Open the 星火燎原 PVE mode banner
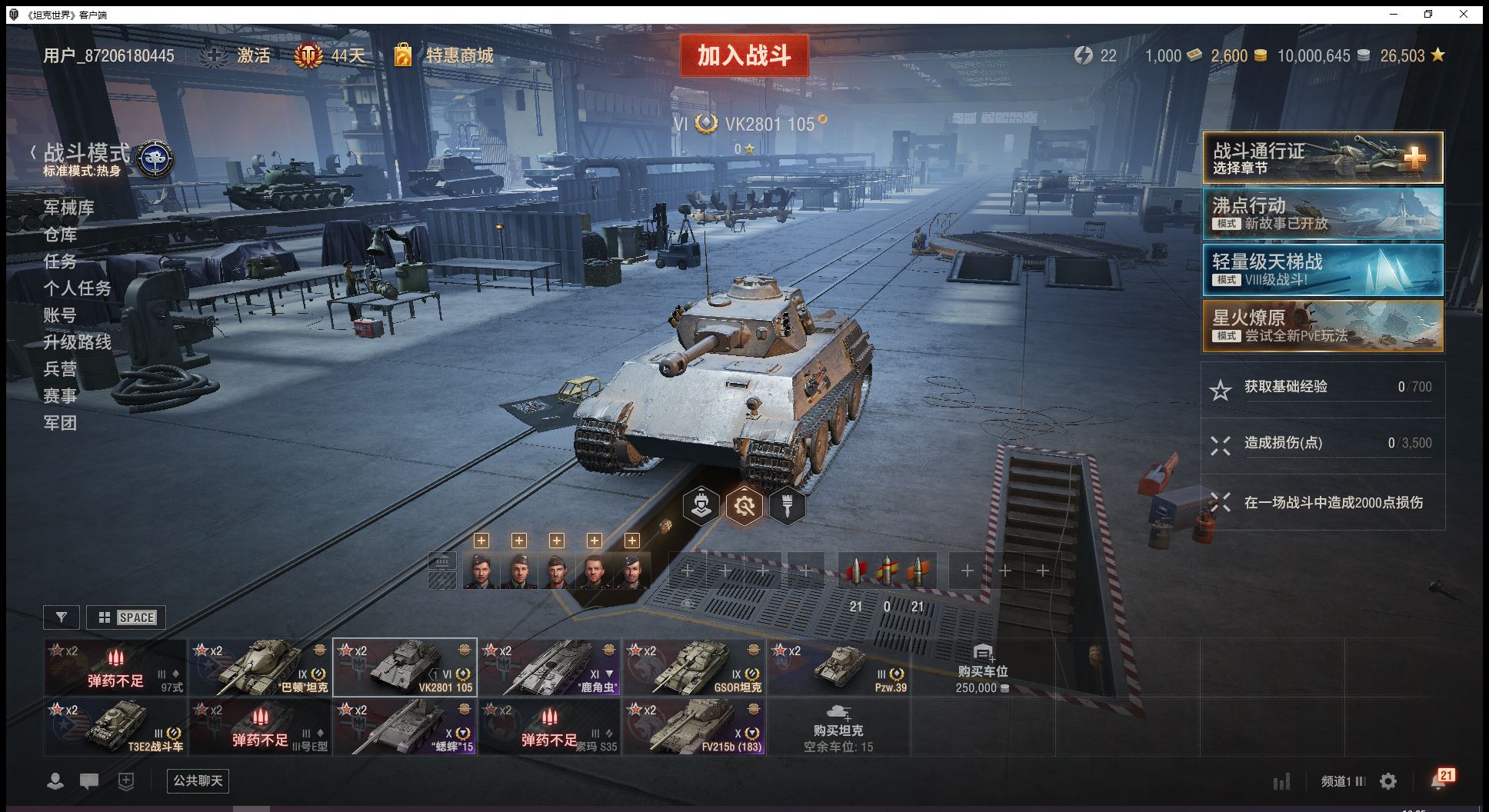Image resolution: width=1489 pixels, height=812 pixels. point(1322,325)
